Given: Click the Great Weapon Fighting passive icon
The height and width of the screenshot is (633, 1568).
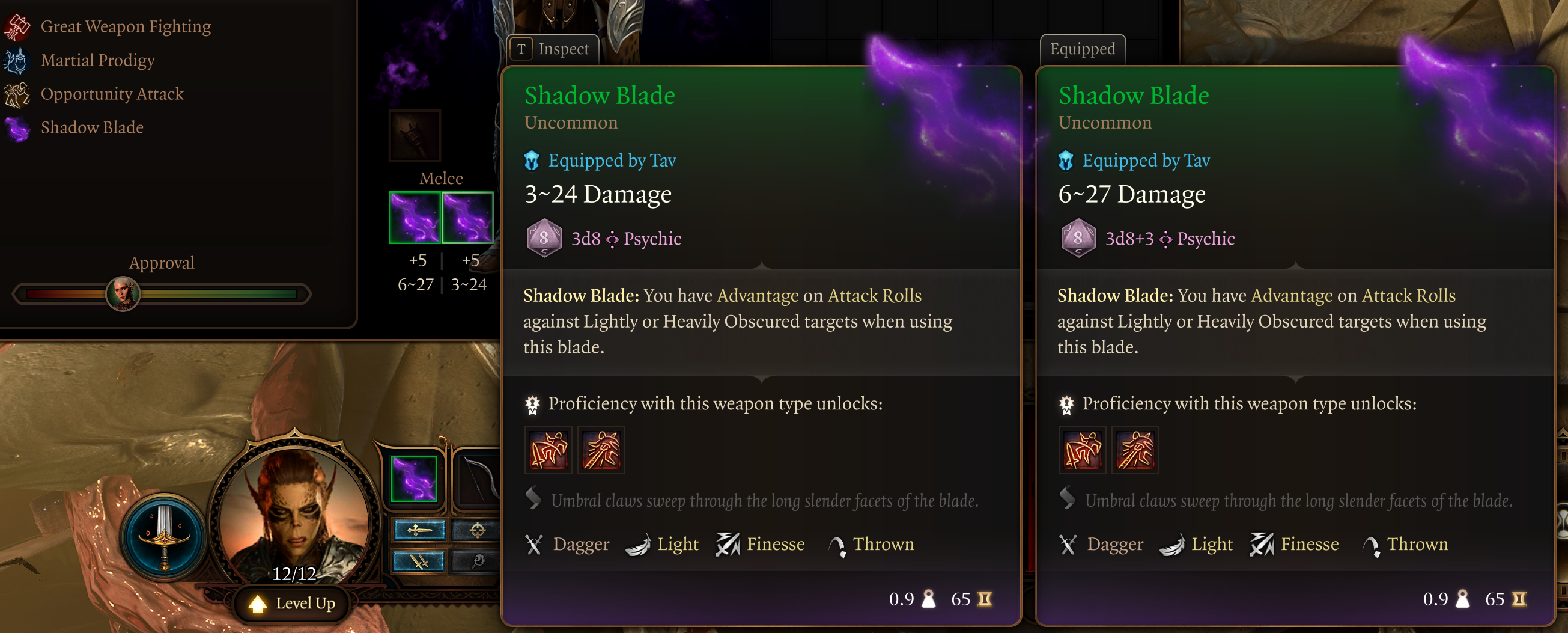Looking at the screenshot, I should [16, 26].
